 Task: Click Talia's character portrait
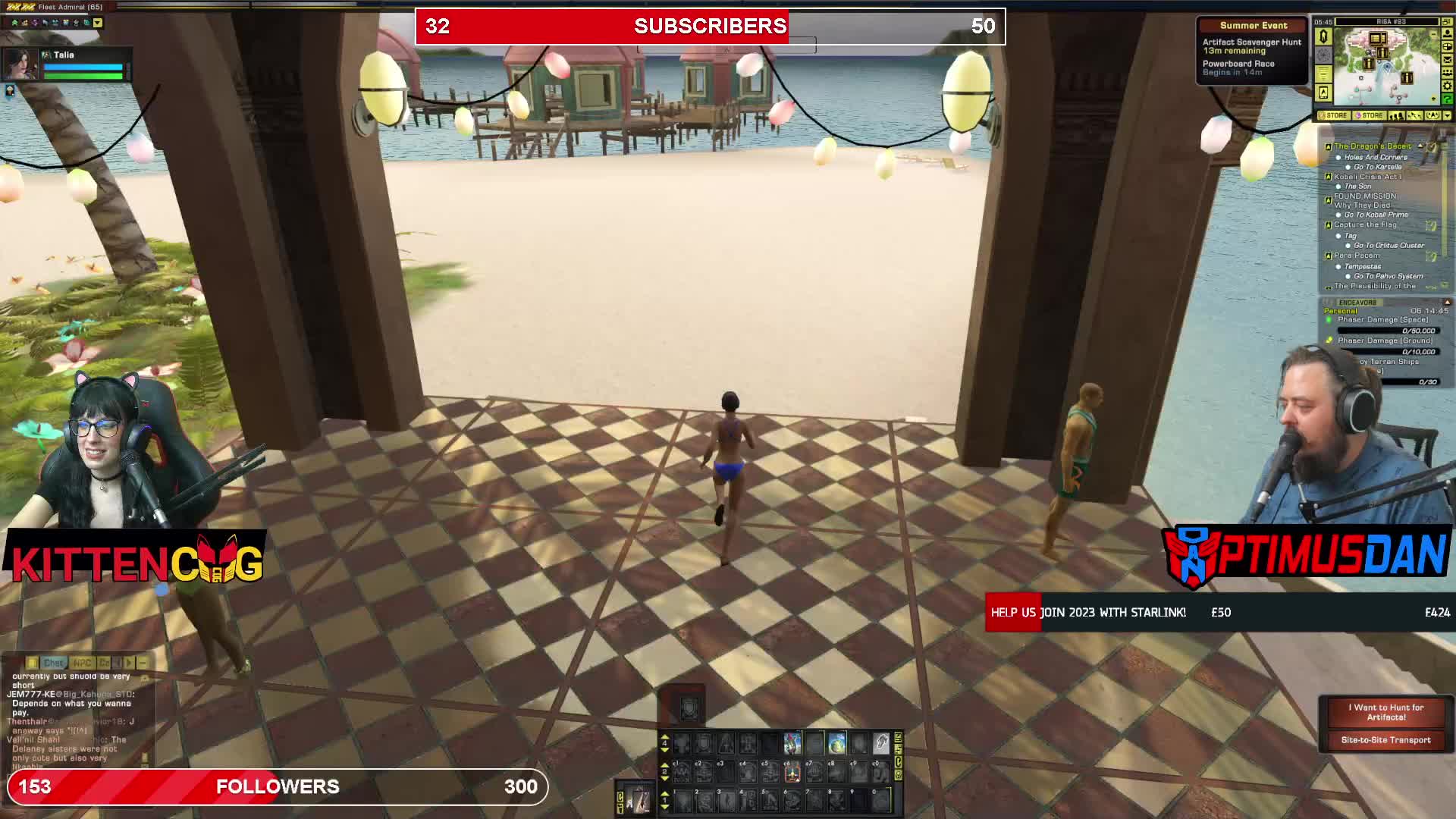coord(20,64)
